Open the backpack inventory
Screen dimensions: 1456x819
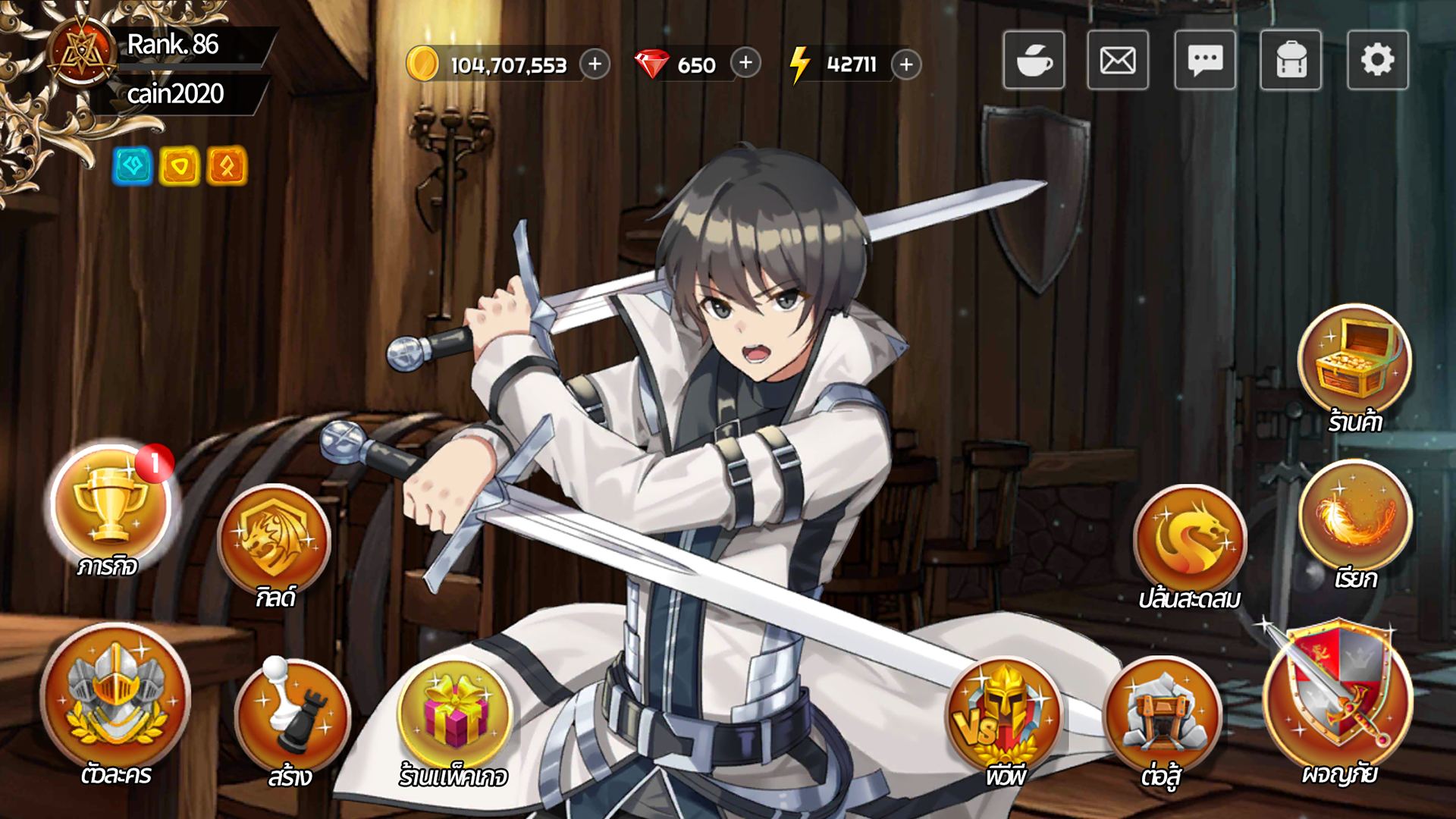(1291, 61)
